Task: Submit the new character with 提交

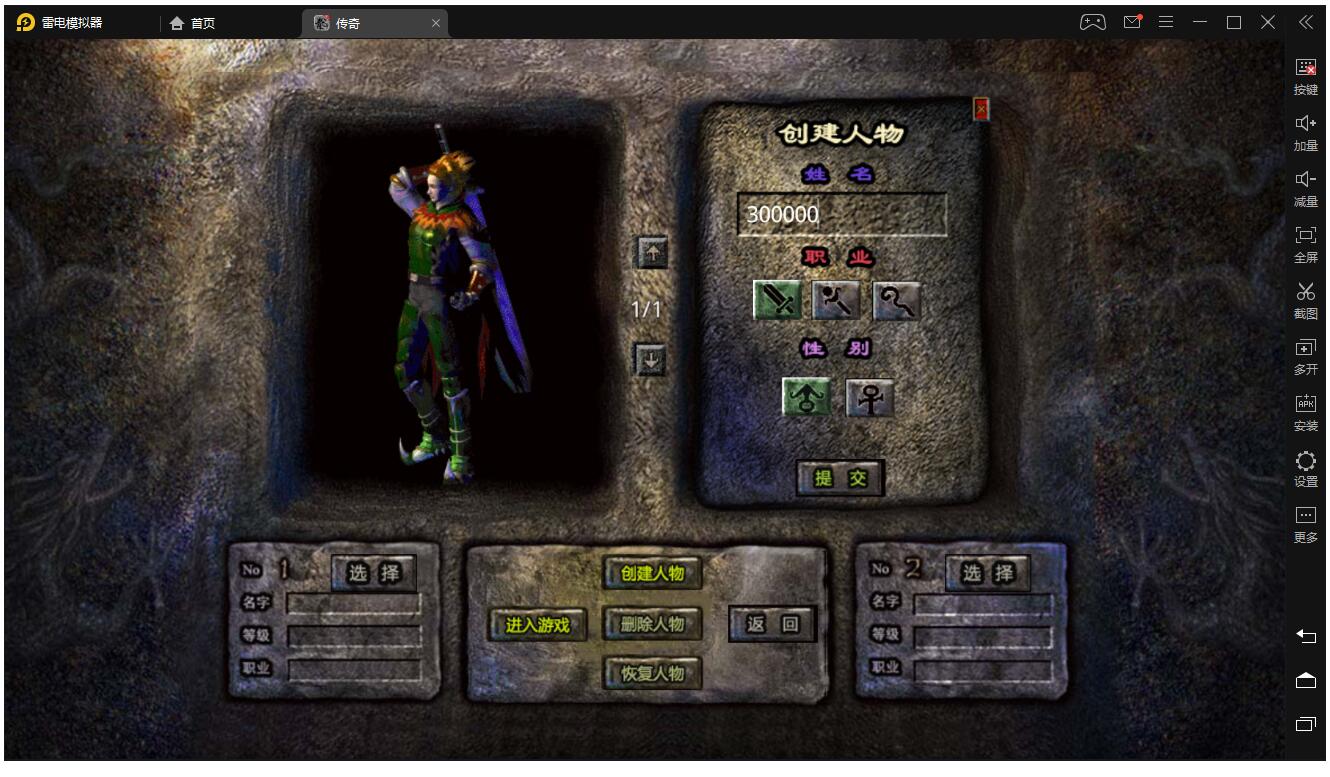Action: (840, 478)
